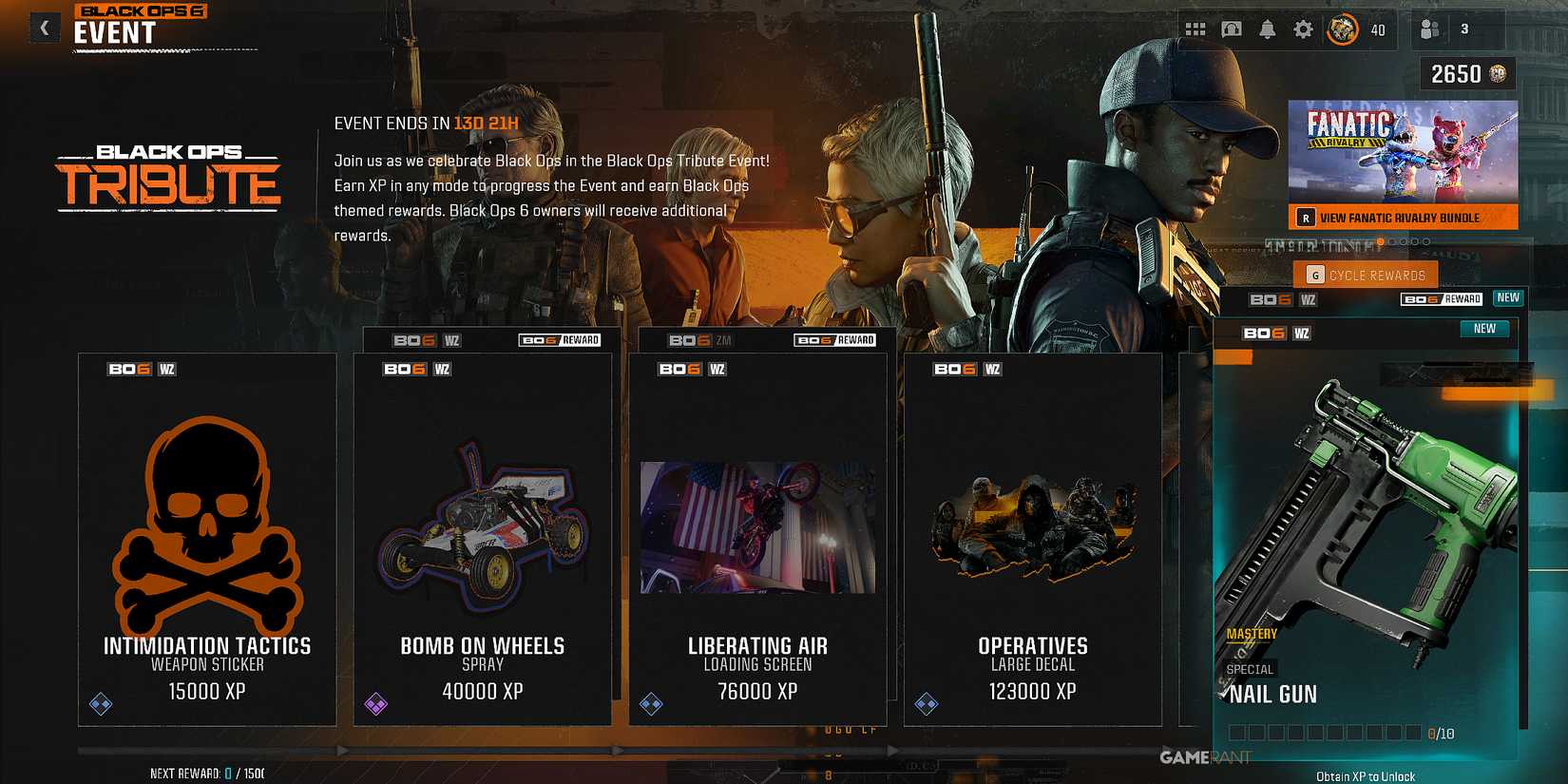Viewport: 1568px width, 784px height.
Task: Open the notifications bell icon
Action: coord(1268,29)
